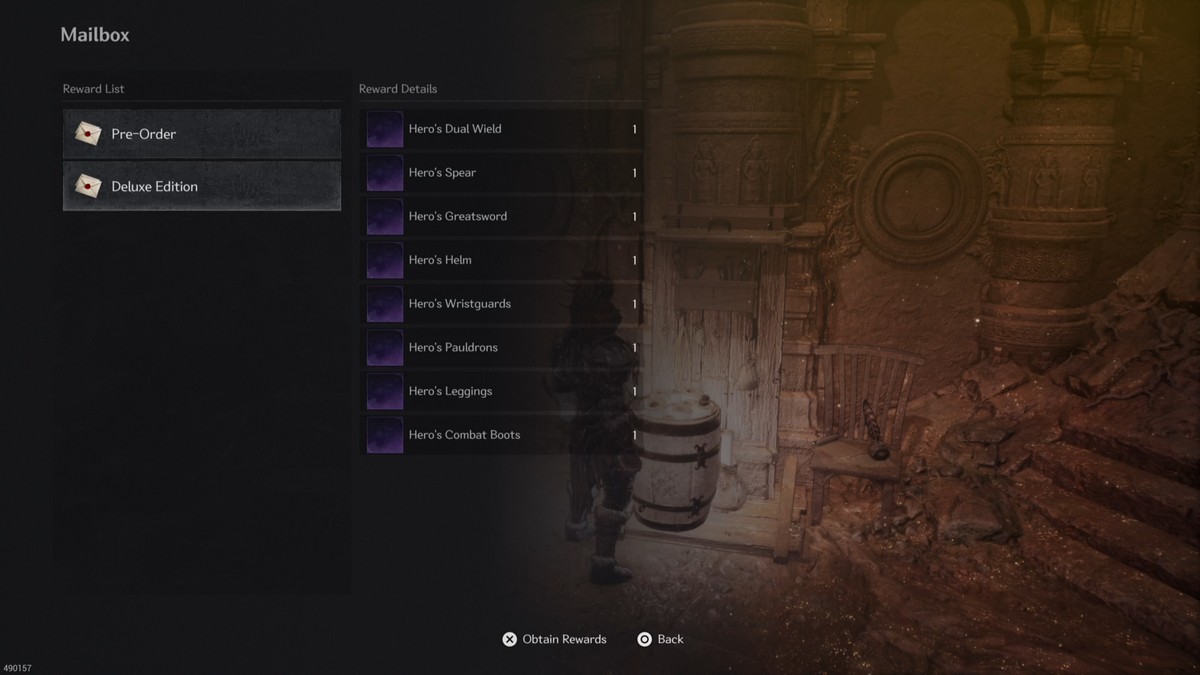Choose Hero's Wristguards in reward details

(501, 304)
